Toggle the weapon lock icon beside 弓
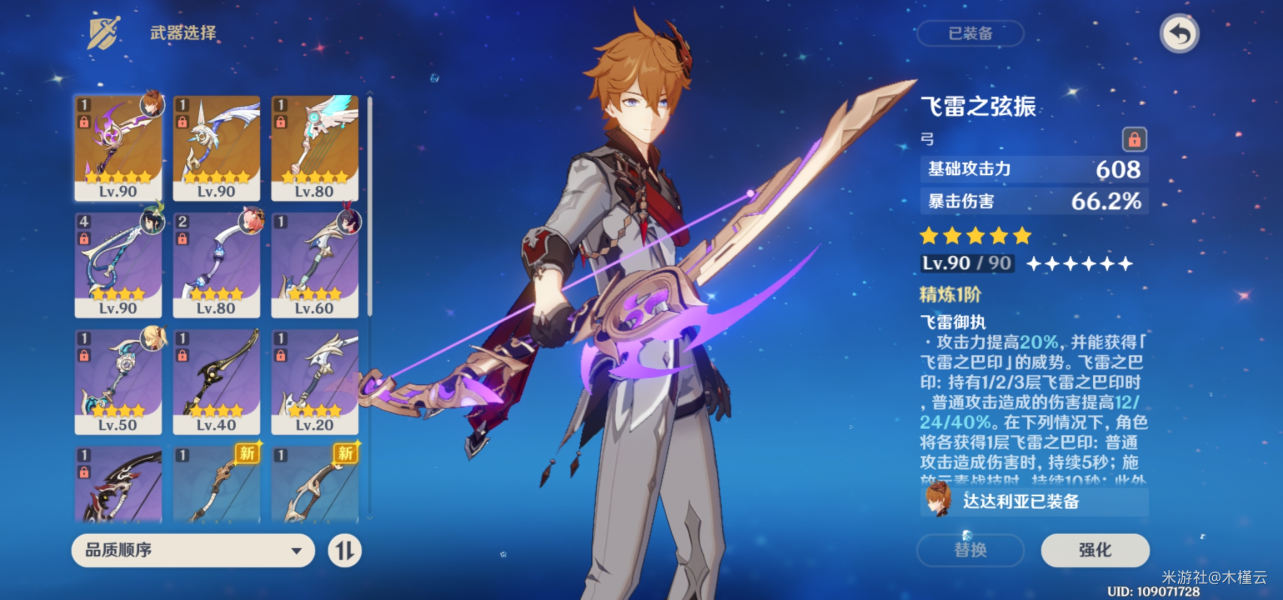Image resolution: width=1283 pixels, height=600 pixels. (x=1134, y=139)
